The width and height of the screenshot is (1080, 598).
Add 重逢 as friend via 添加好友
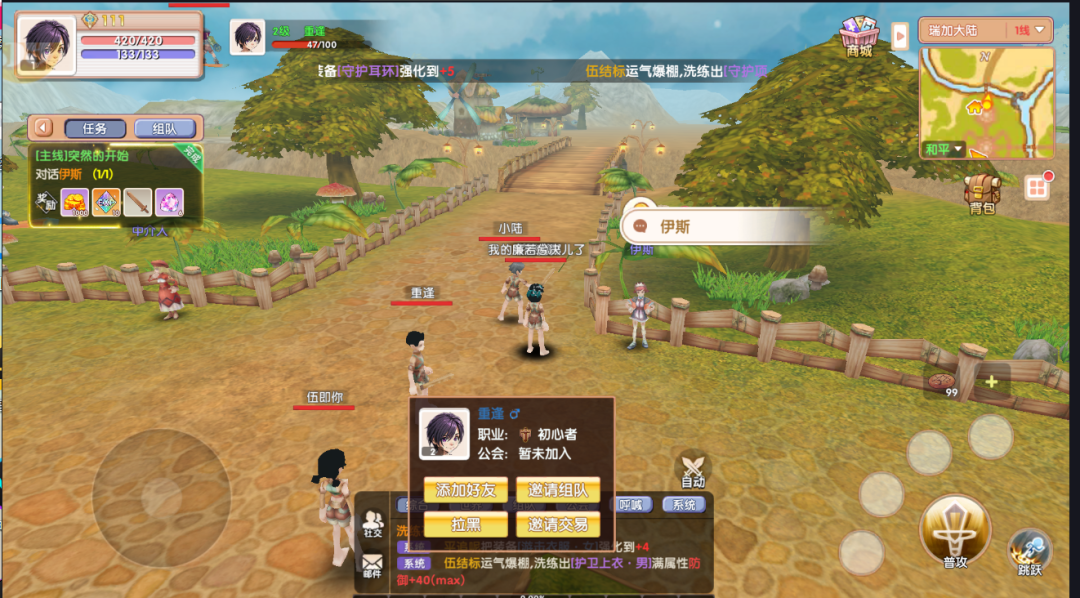coord(466,490)
